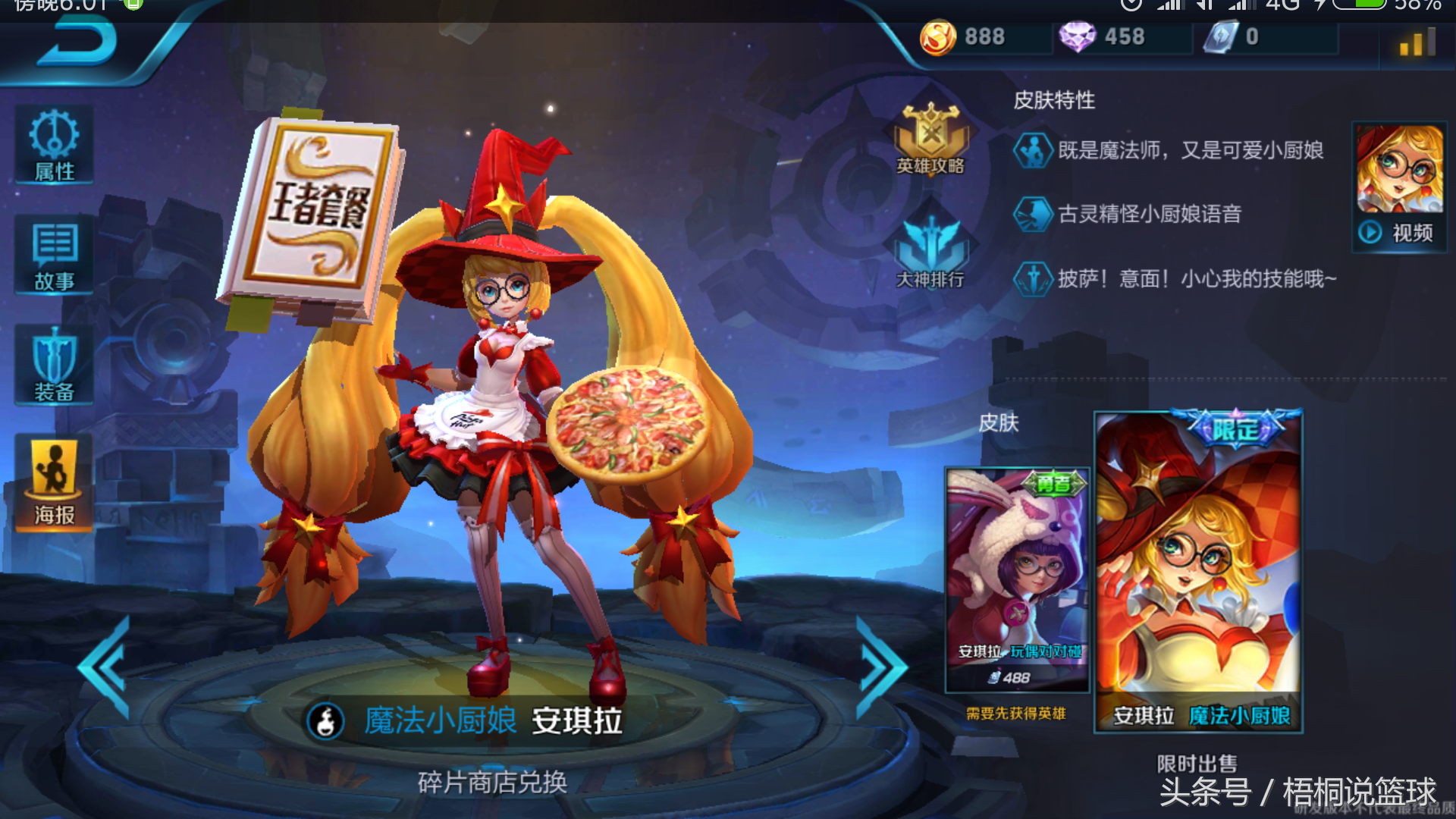Screen dimensions: 1456x819
Task: Click the purple diamond currency icon
Action: pyautogui.click(x=1080, y=36)
